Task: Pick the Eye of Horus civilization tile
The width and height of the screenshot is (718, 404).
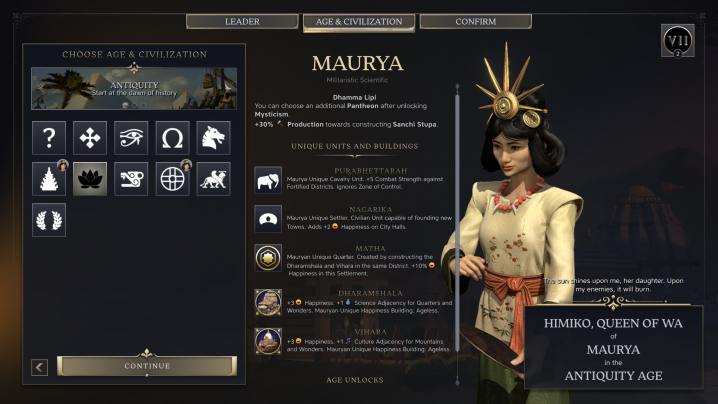Action: click(x=131, y=138)
